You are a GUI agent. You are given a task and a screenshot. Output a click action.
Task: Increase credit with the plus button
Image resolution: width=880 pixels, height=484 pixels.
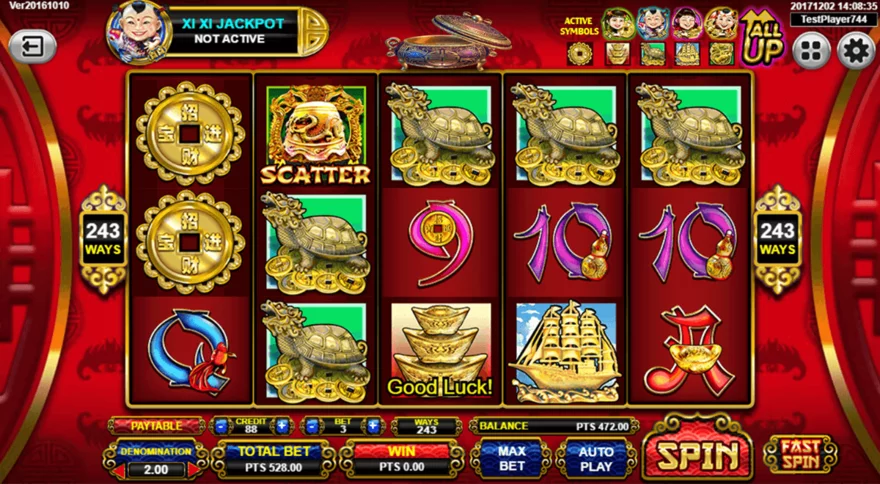tap(282, 426)
